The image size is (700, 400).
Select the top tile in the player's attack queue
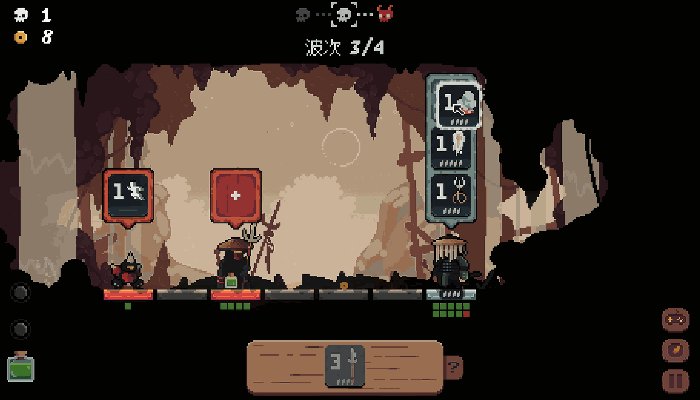point(454,104)
